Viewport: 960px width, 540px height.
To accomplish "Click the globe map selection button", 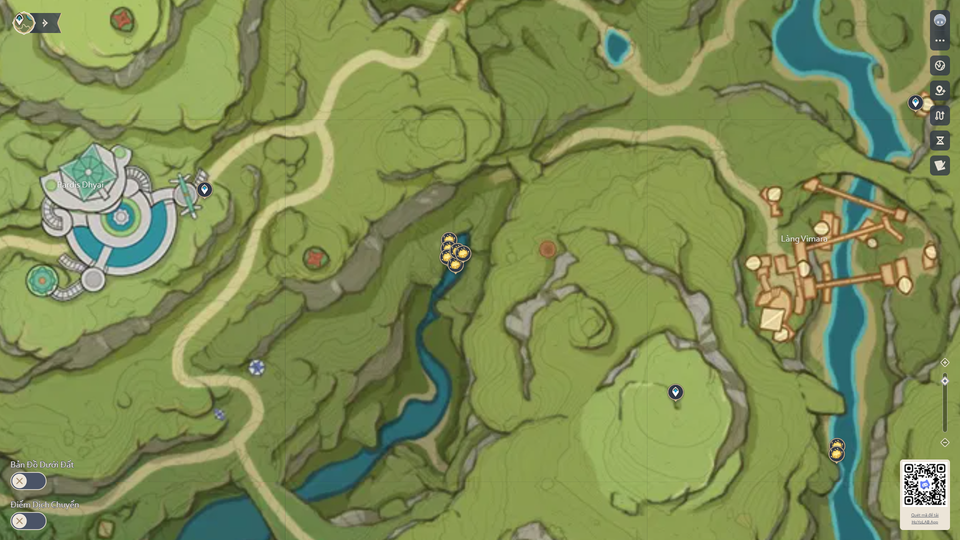I will (940, 66).
